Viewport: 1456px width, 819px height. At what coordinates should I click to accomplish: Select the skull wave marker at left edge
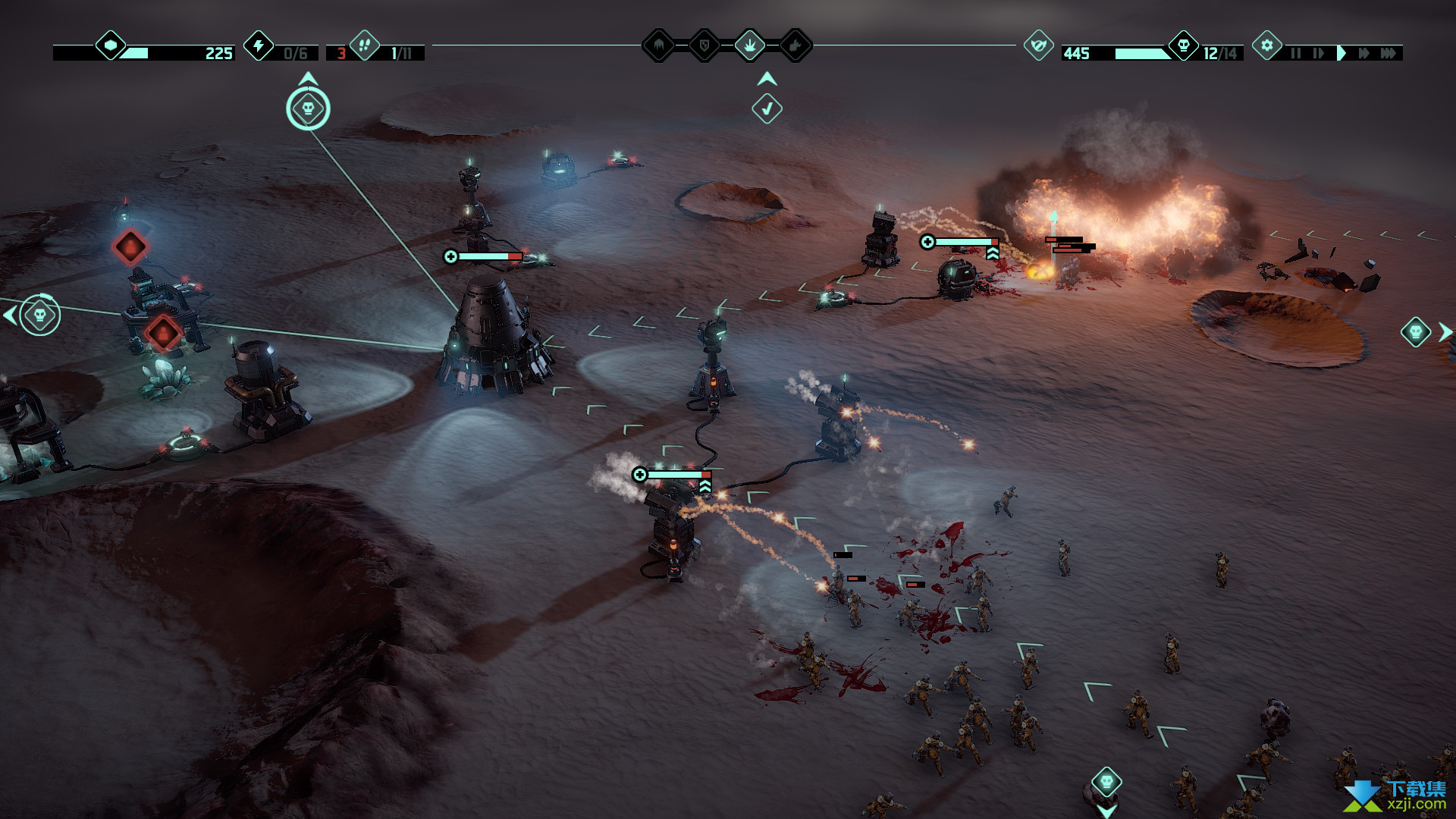tap(39, 315)
